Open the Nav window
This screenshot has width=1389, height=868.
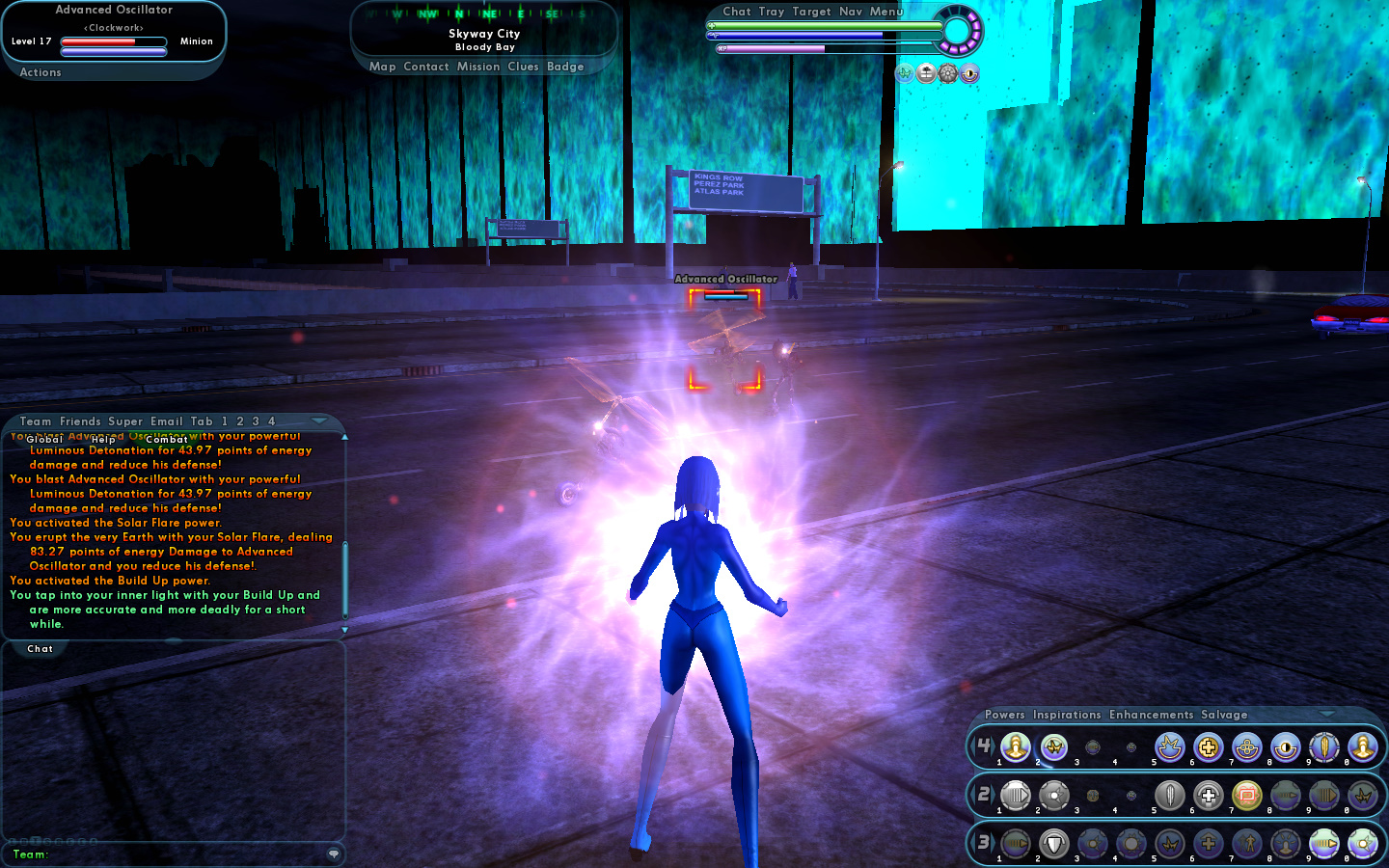(x=851, y=12)
